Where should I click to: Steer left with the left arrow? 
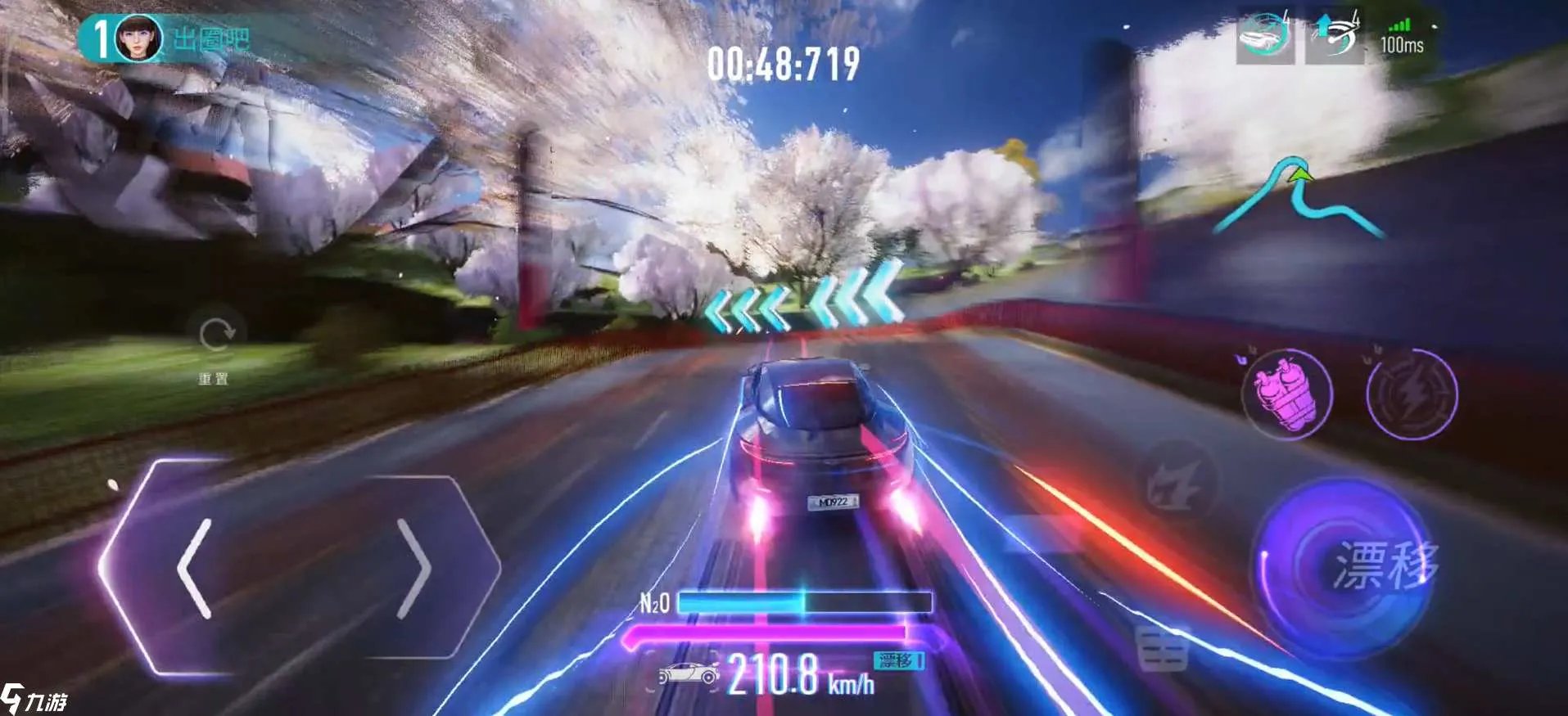[x=195, y=567]
